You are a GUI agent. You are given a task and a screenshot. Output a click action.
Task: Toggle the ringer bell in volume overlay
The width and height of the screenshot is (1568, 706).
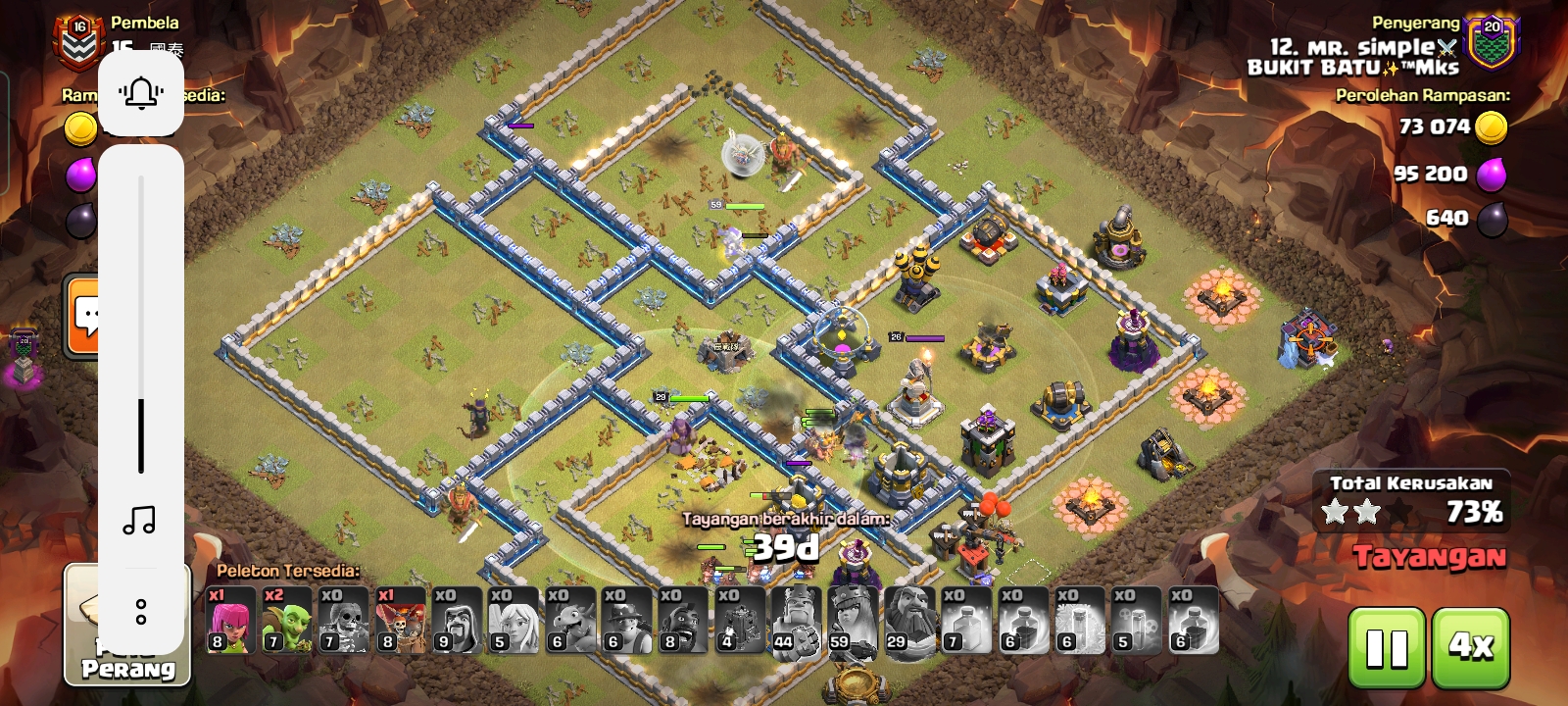(141, 93)
